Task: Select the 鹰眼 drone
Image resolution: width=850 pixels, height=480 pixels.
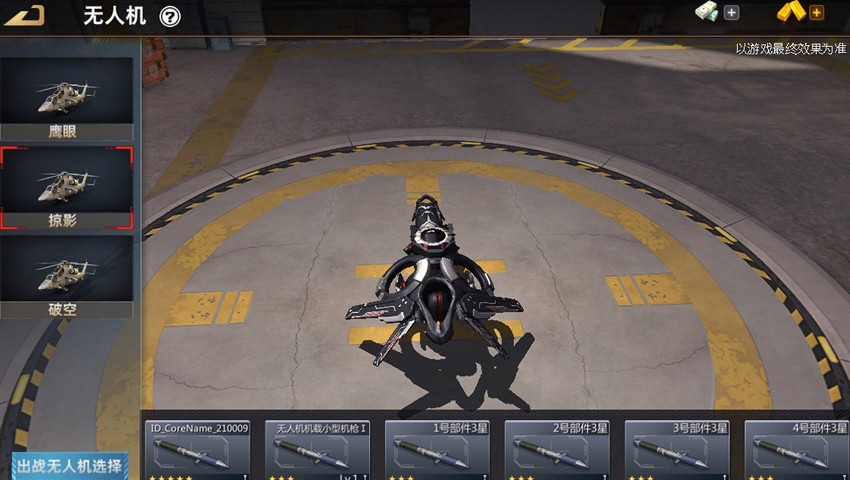Action: tap(66, 99)
